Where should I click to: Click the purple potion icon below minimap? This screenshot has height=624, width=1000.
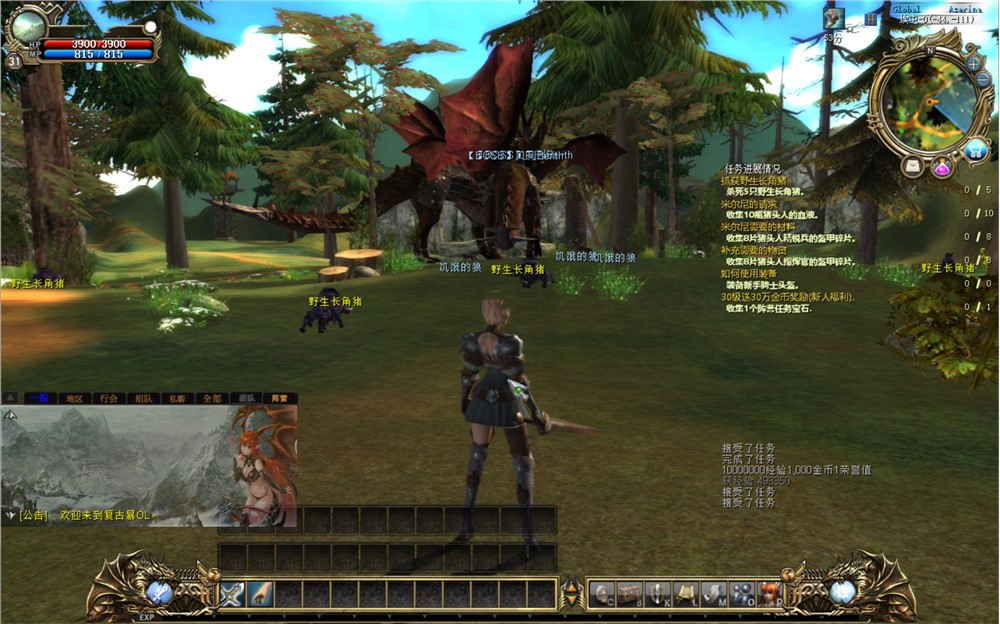click(x=942, y=167)
